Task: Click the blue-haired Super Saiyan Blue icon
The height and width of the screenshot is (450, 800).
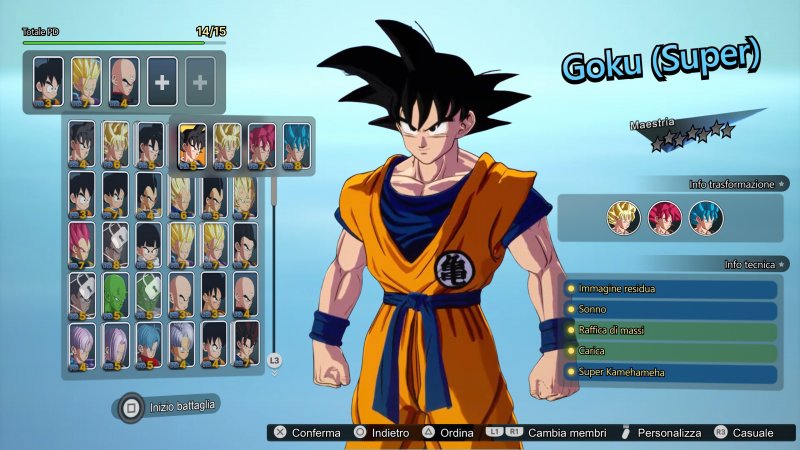Action: (705, 217)
